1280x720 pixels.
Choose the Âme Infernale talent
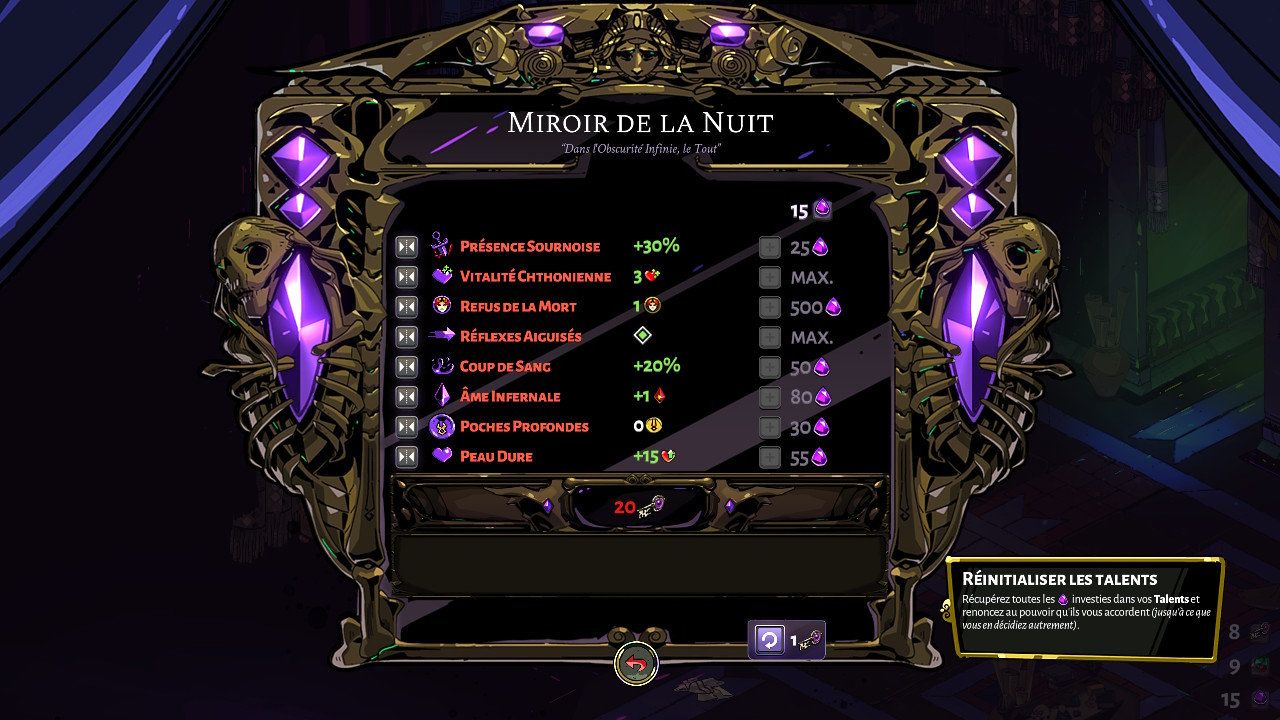coord(510,397)
